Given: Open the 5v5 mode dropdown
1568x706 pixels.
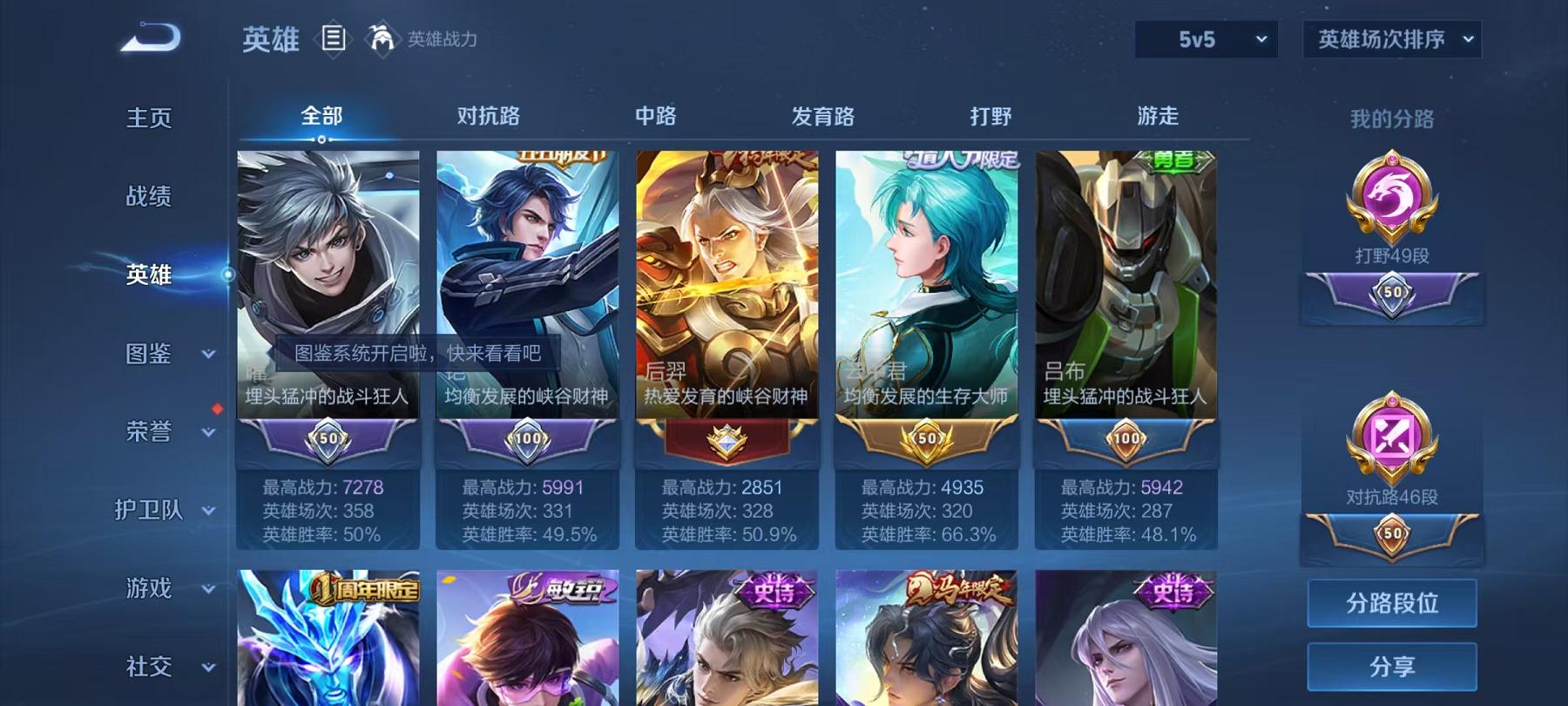Looking at the screenshot, I should pyautogui.click(x=1206, y=38).
